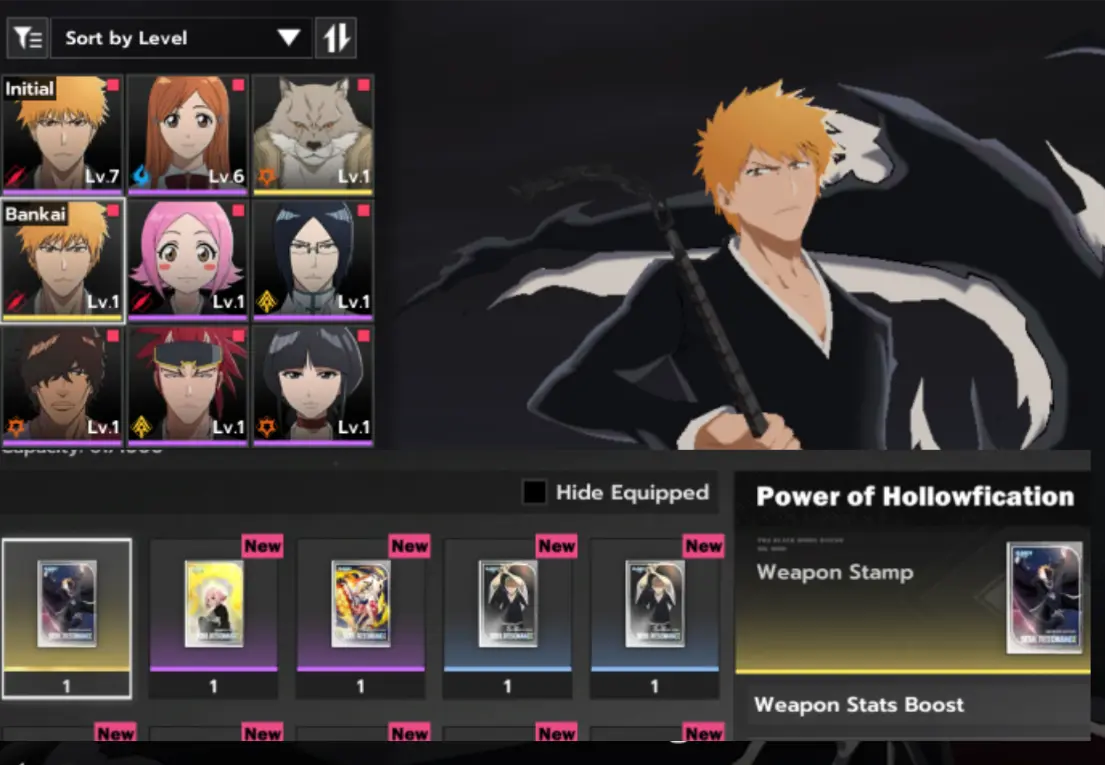Select the yellow-art stamp card marked New
Image resolution: width=1105 pixels, height=765 pixels.
click(213, 604)
